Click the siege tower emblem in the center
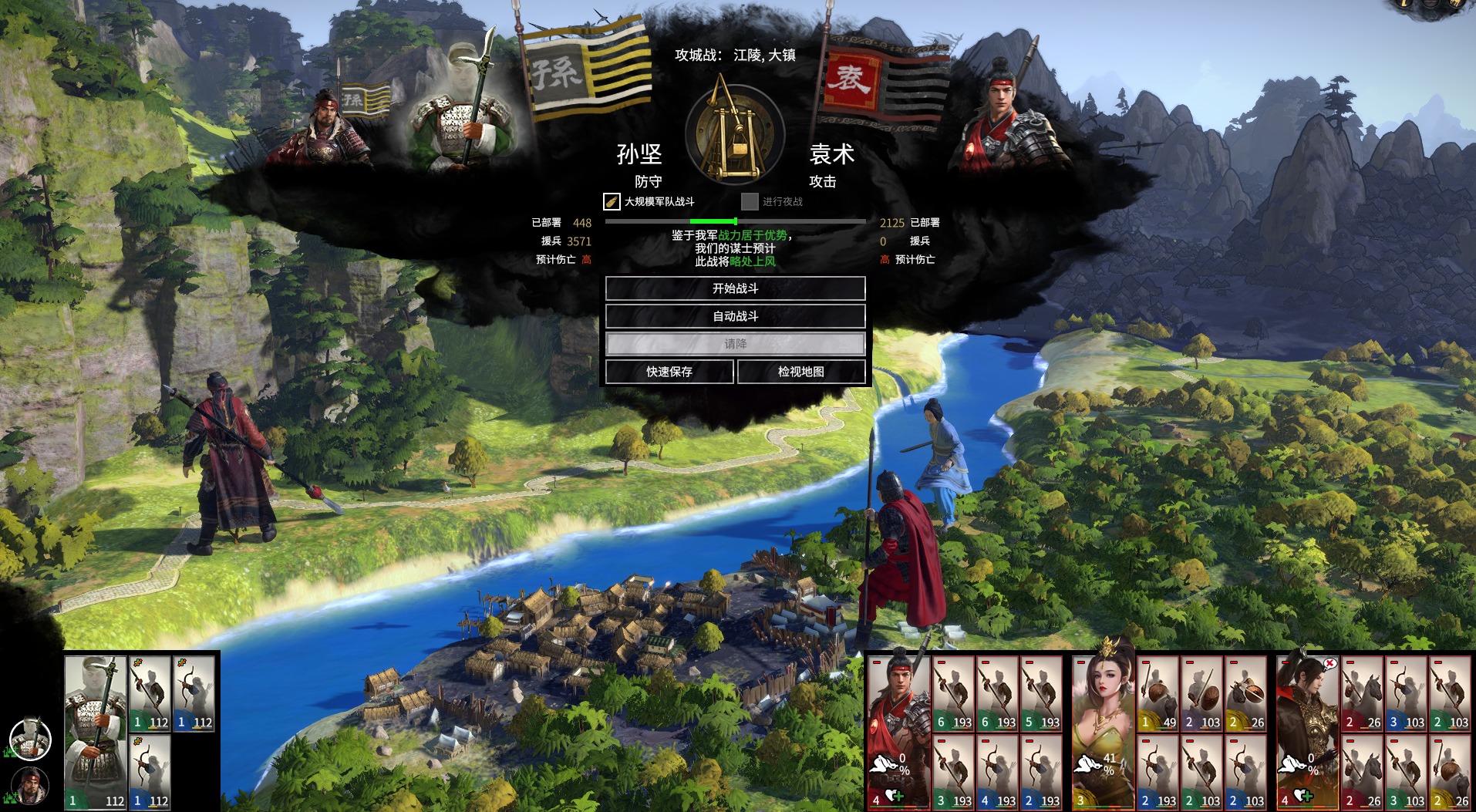Screen dimensions: 1476x812 coord(734,133)
